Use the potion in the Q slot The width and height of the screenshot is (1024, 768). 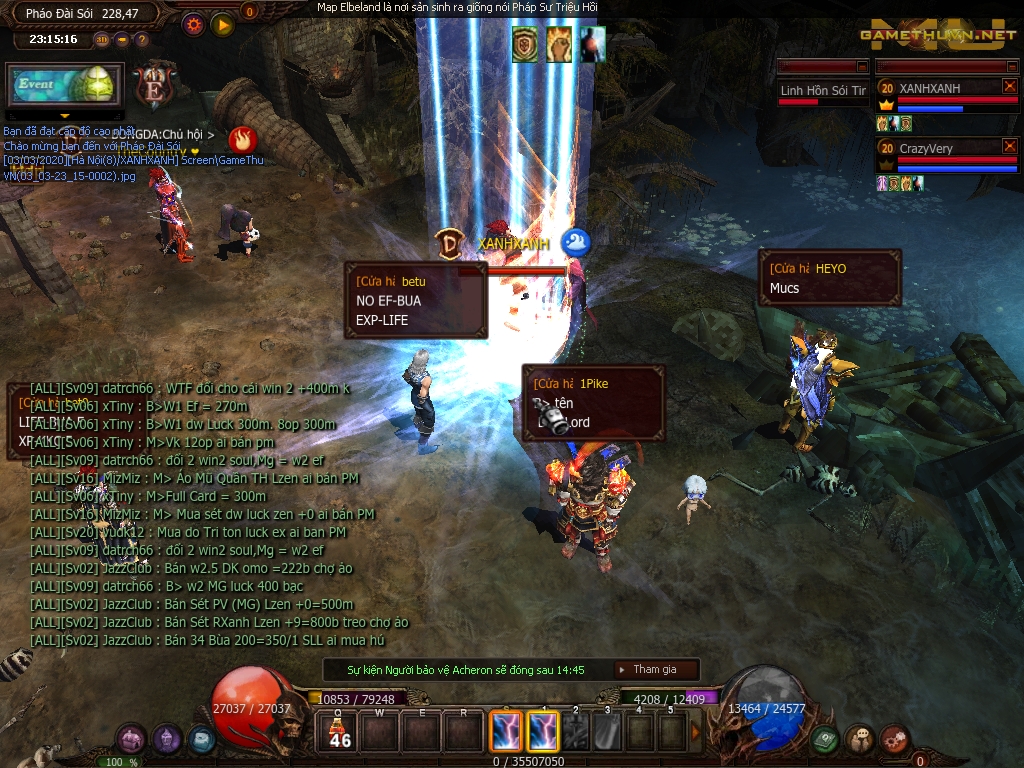point(340,733)
